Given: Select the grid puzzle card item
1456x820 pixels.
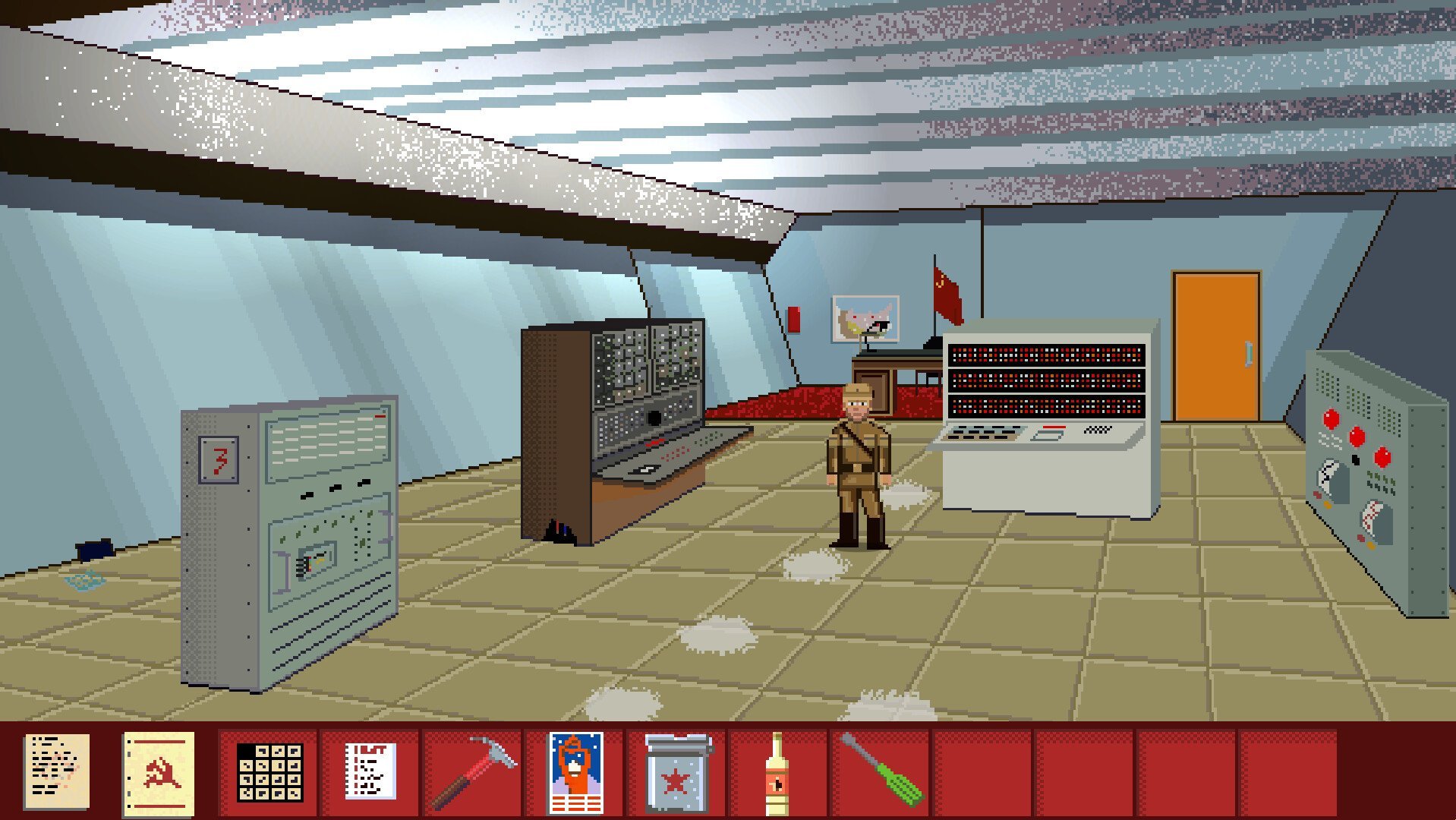Looking at the screenshot, I should click(x=269, y=771).
